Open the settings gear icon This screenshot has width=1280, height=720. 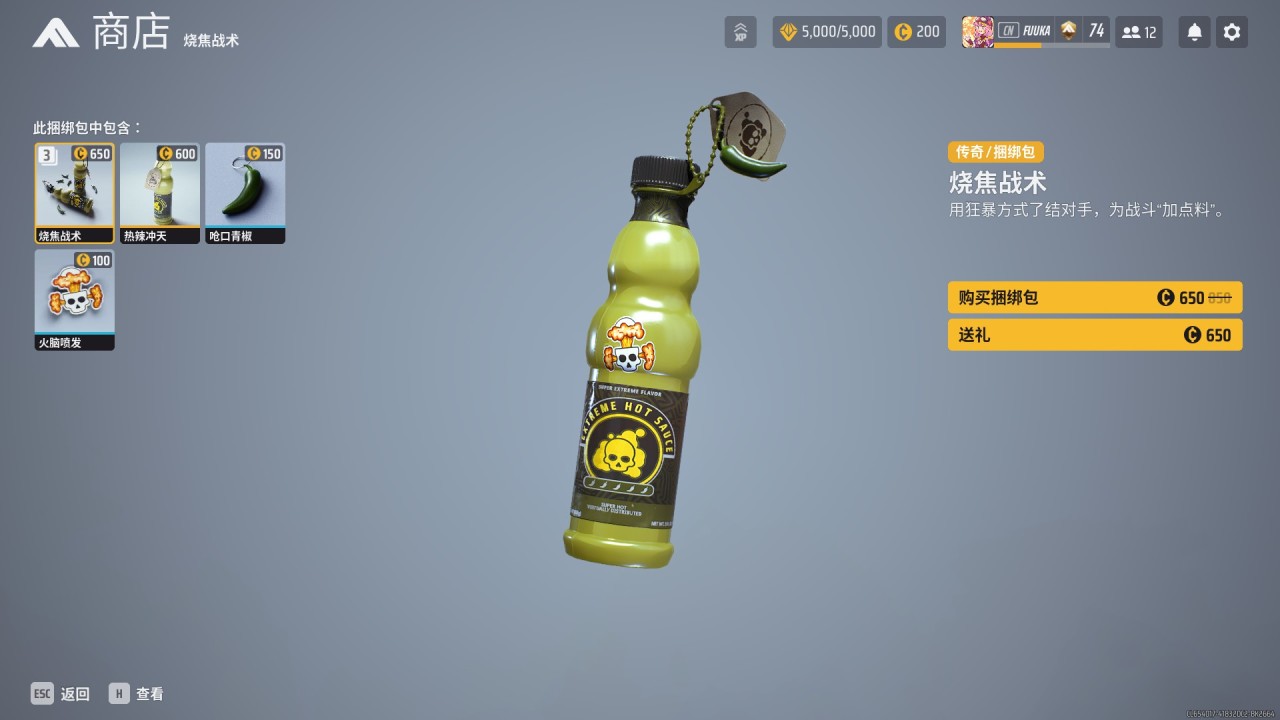1231,31
